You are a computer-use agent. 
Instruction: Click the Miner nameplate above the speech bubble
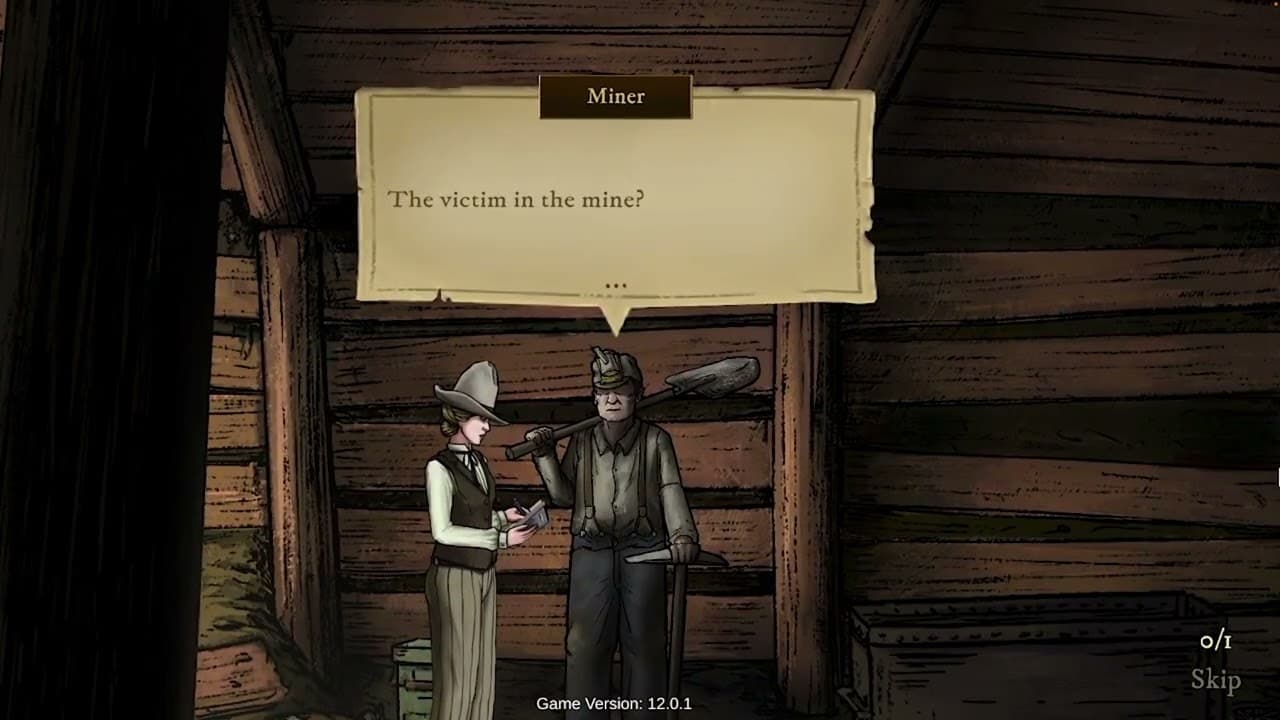[614, 96]
